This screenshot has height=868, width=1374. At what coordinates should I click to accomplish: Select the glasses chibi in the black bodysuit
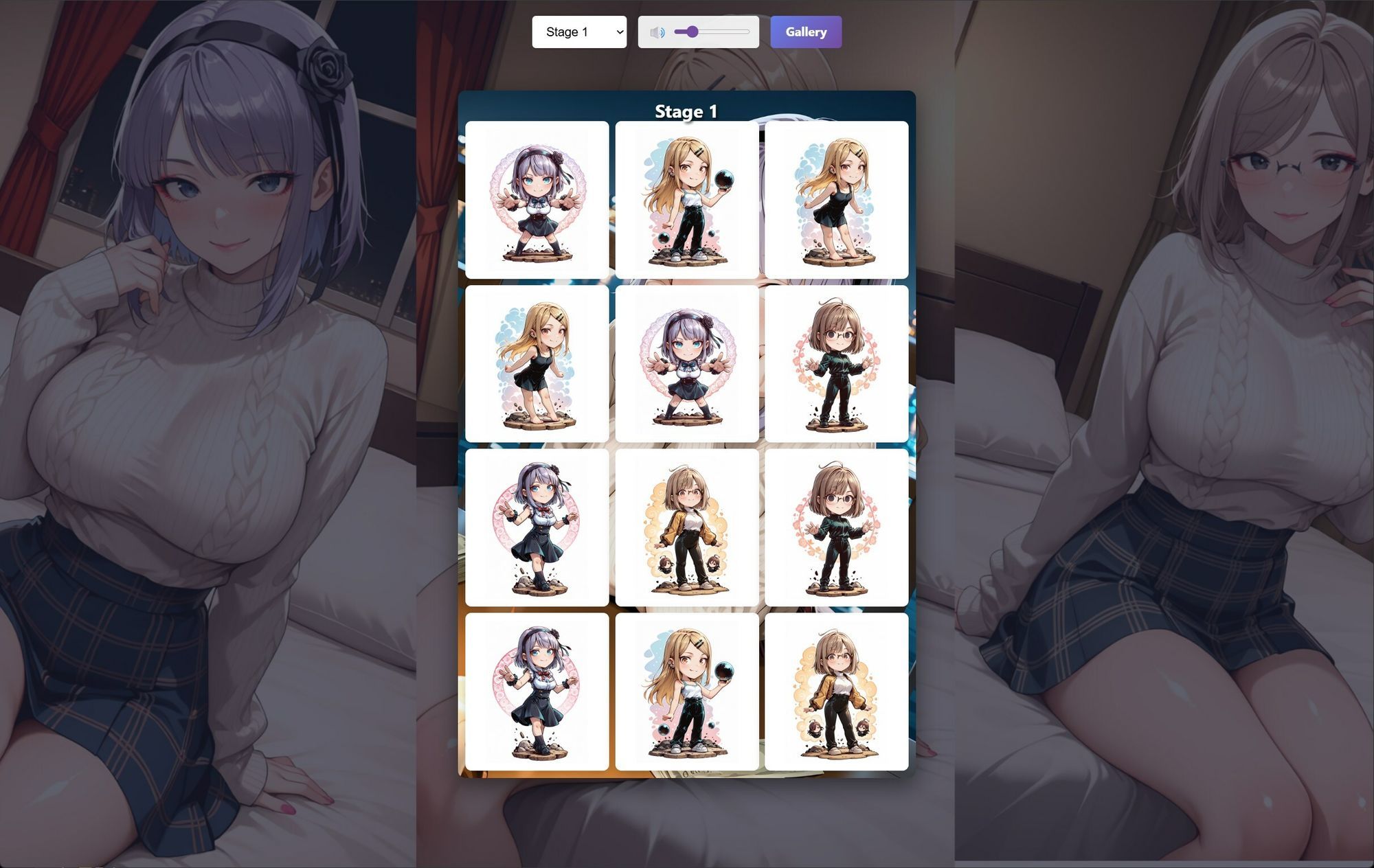pos(837,365)
